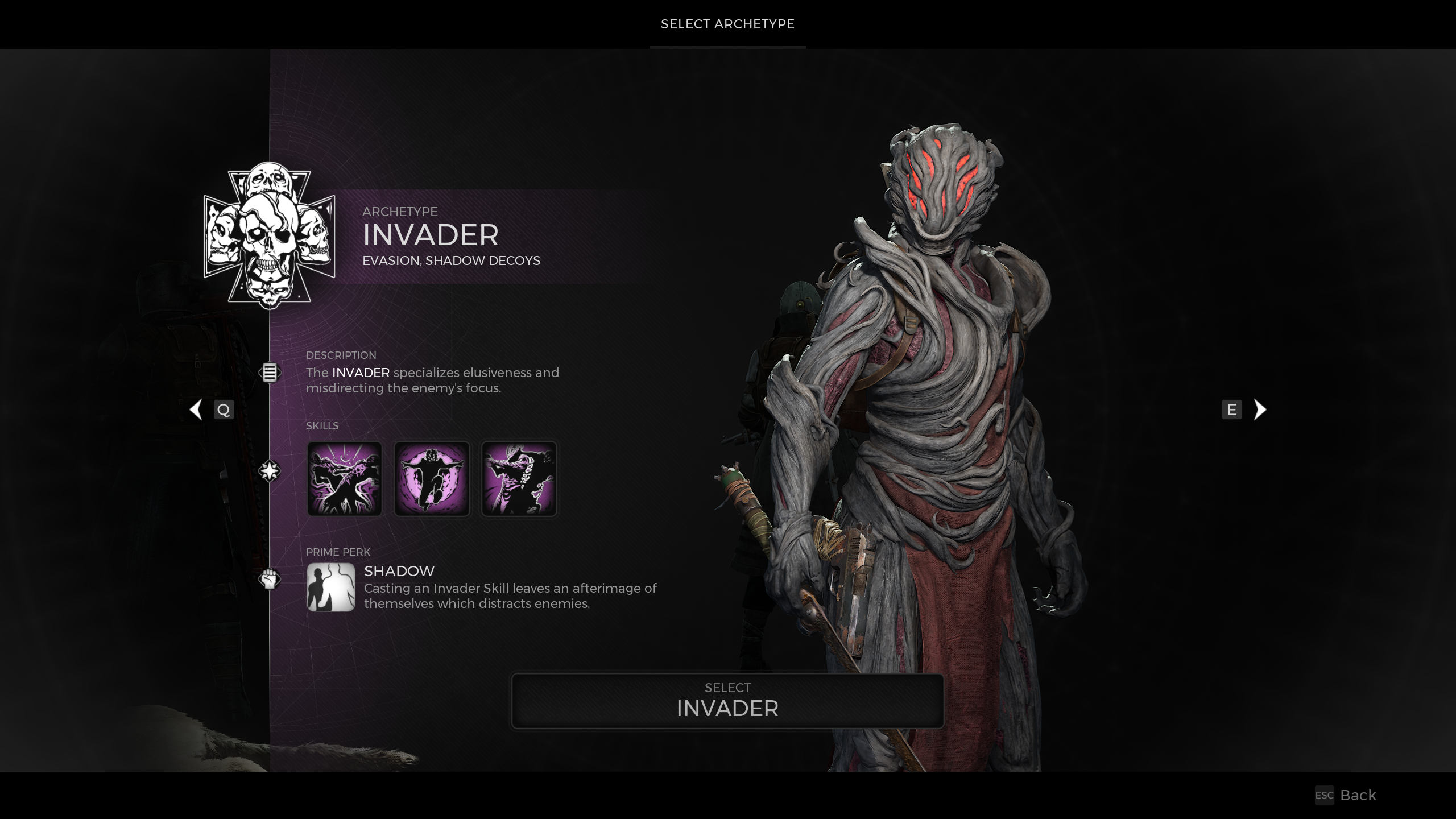Show the next archetype with right arrow
This screenshot has width=1456, height=819.
[x=1260, y=409]
